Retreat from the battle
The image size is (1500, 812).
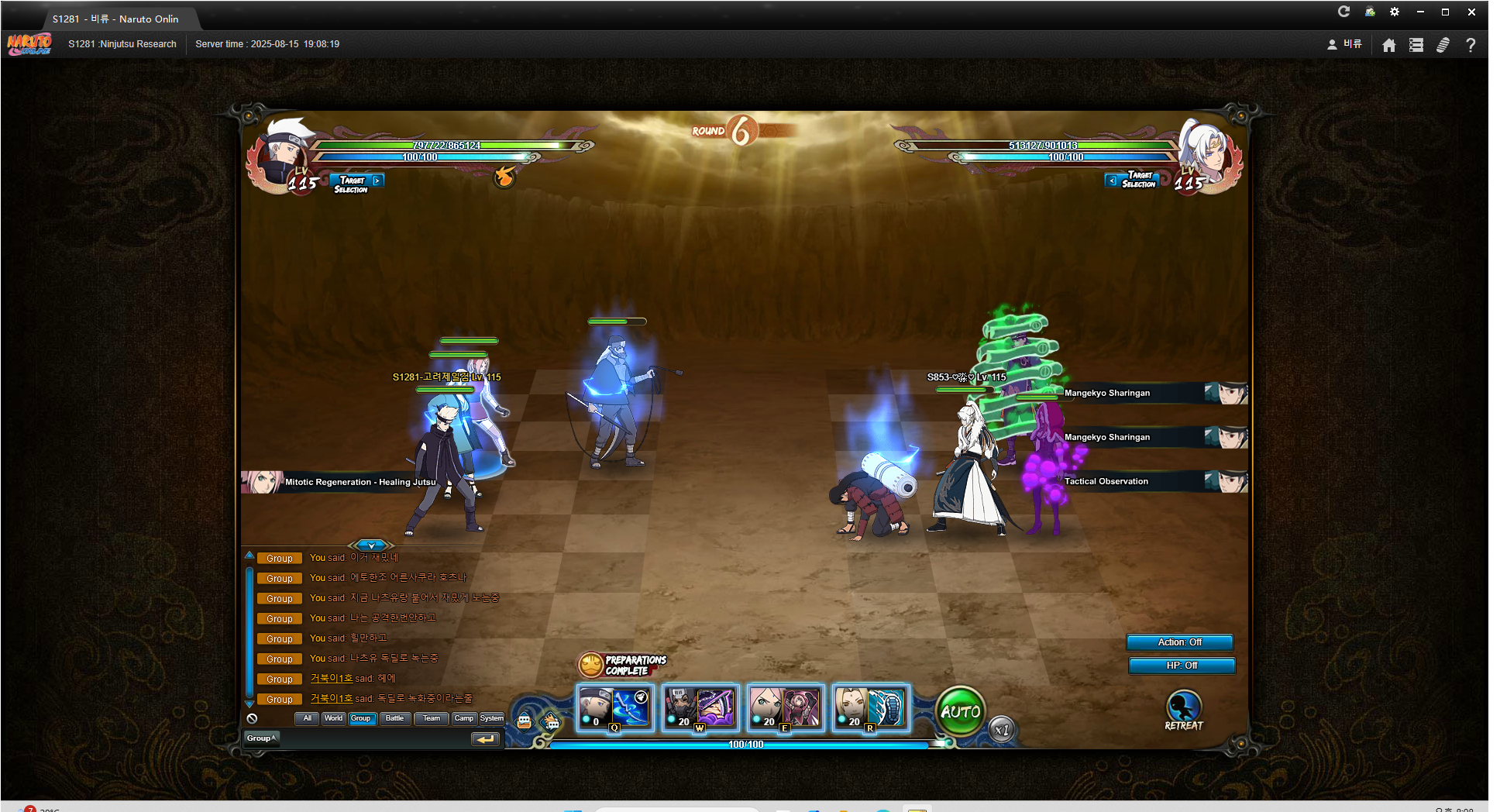click(x=1183, y=710)
